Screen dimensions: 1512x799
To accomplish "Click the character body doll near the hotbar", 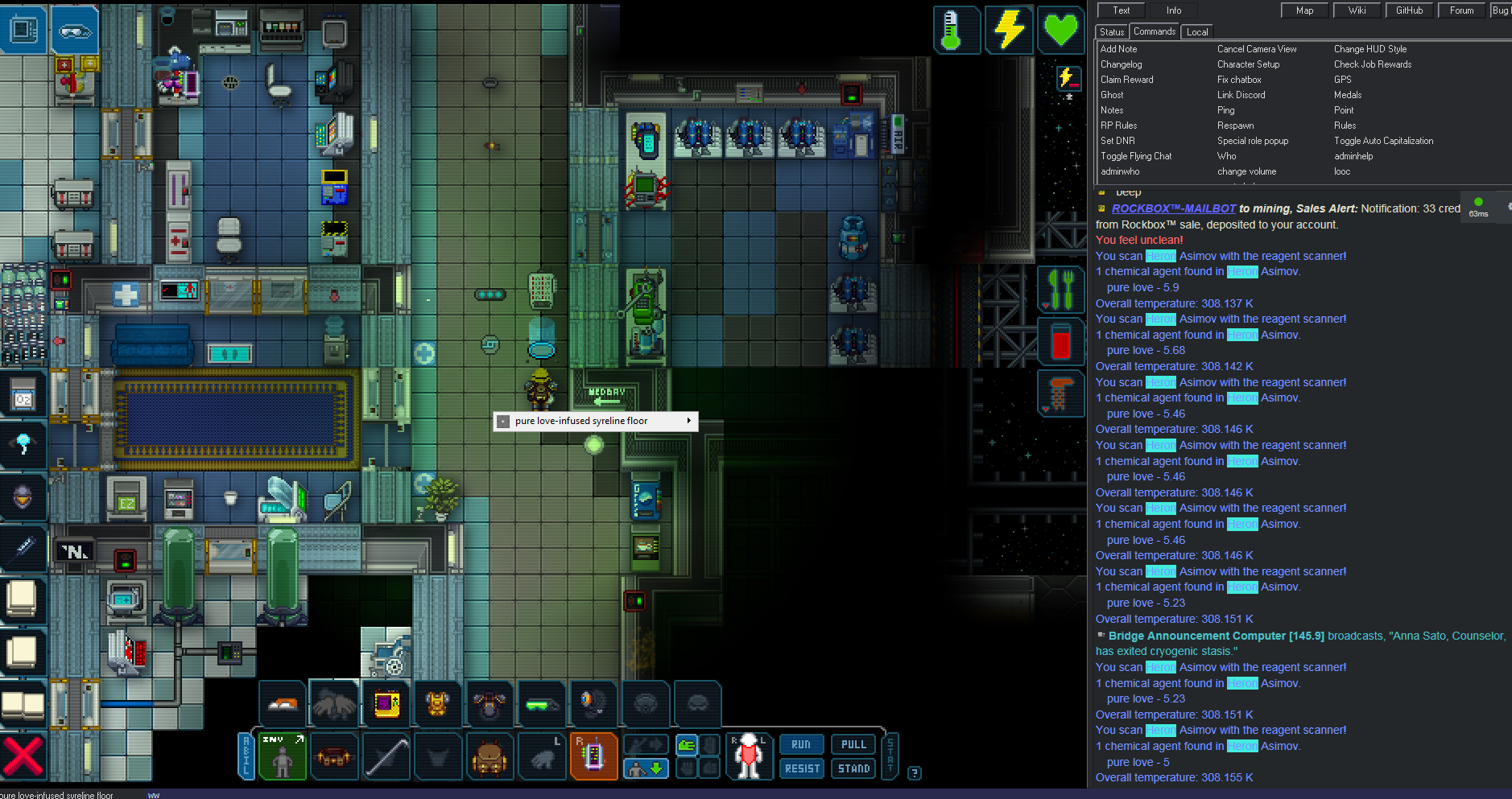I will click(749, 755).
